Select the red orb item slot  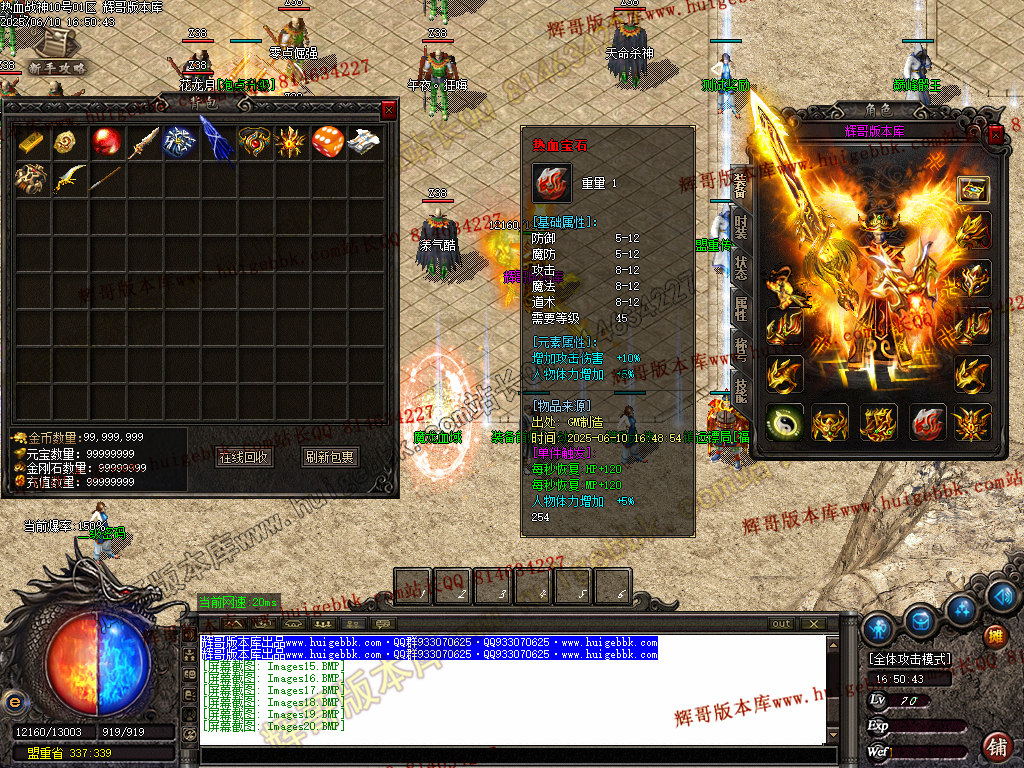107,142
